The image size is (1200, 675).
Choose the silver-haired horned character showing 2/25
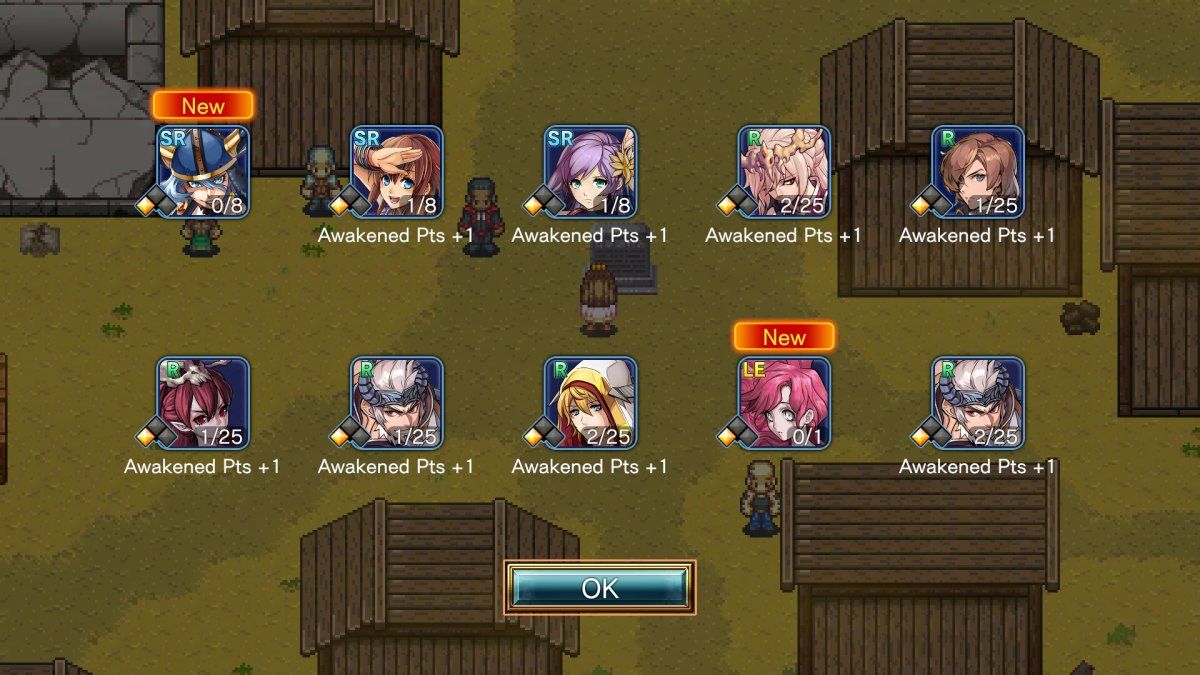click(x=978, y=402)
